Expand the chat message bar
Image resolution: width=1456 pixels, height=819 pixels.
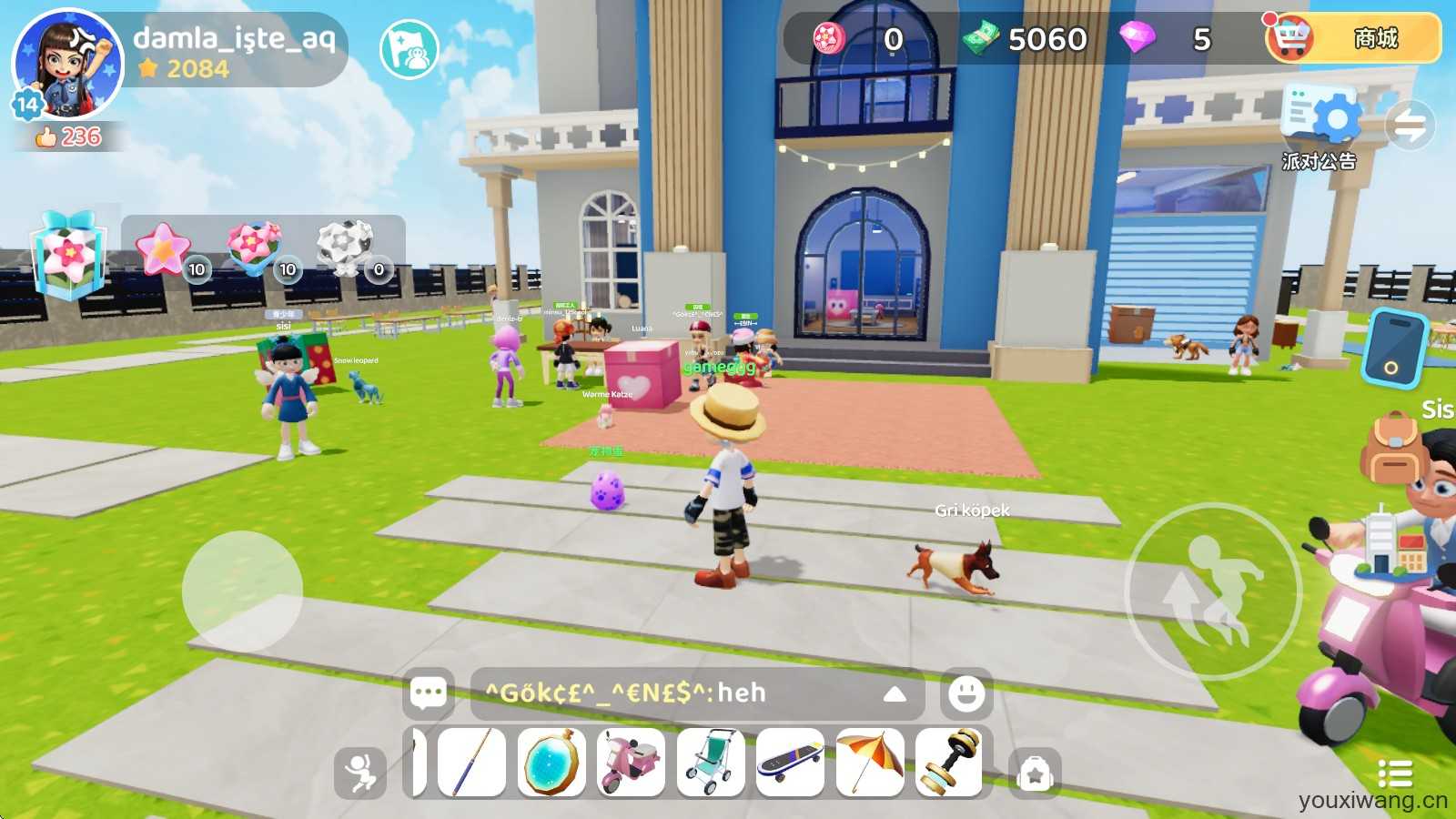click(x=895, y=693)
